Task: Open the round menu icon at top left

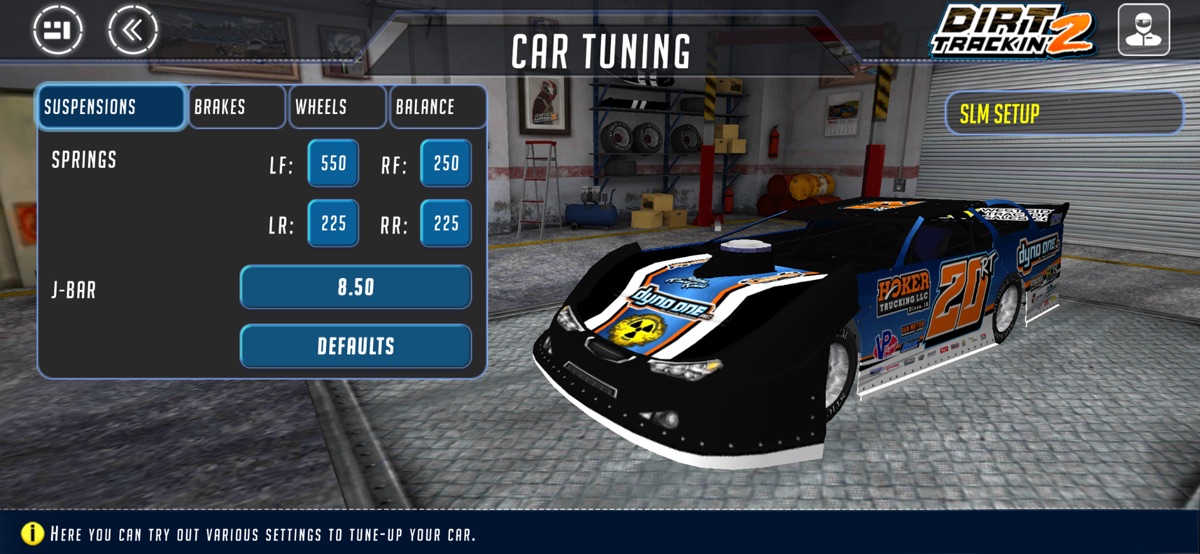Action: pyautogui.click(x=57, y=29)
